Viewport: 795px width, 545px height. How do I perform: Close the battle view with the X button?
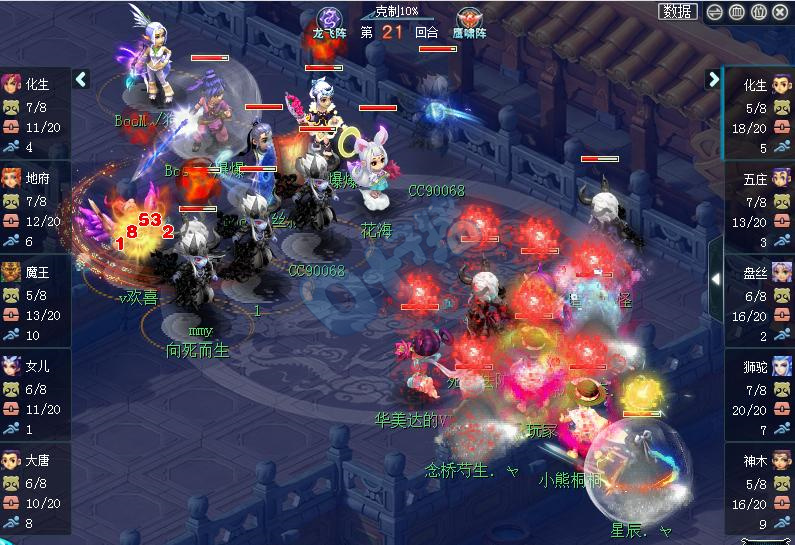[x=783, y=12]
